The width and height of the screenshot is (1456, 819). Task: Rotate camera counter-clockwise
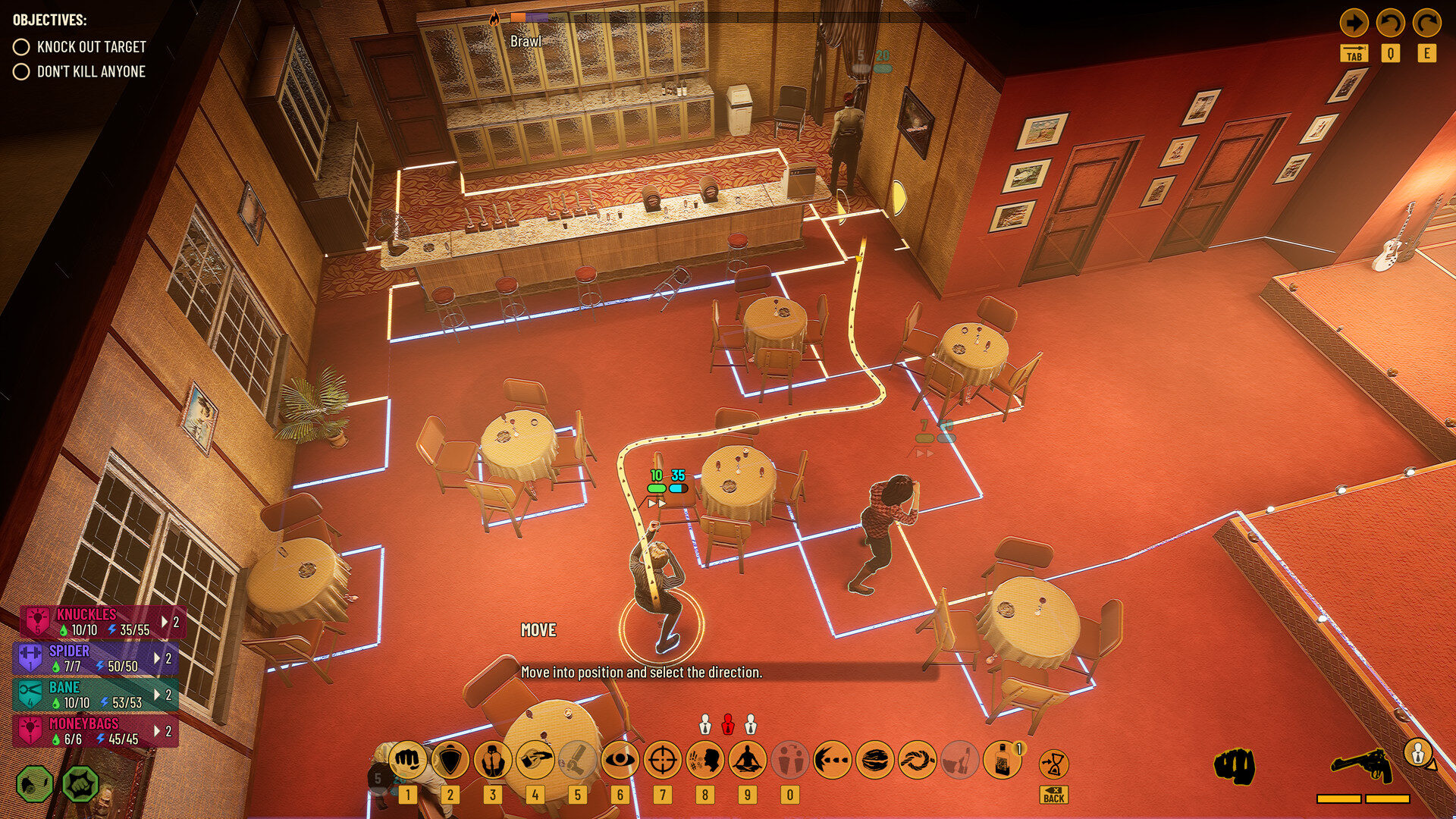[x=1390, y=23]
